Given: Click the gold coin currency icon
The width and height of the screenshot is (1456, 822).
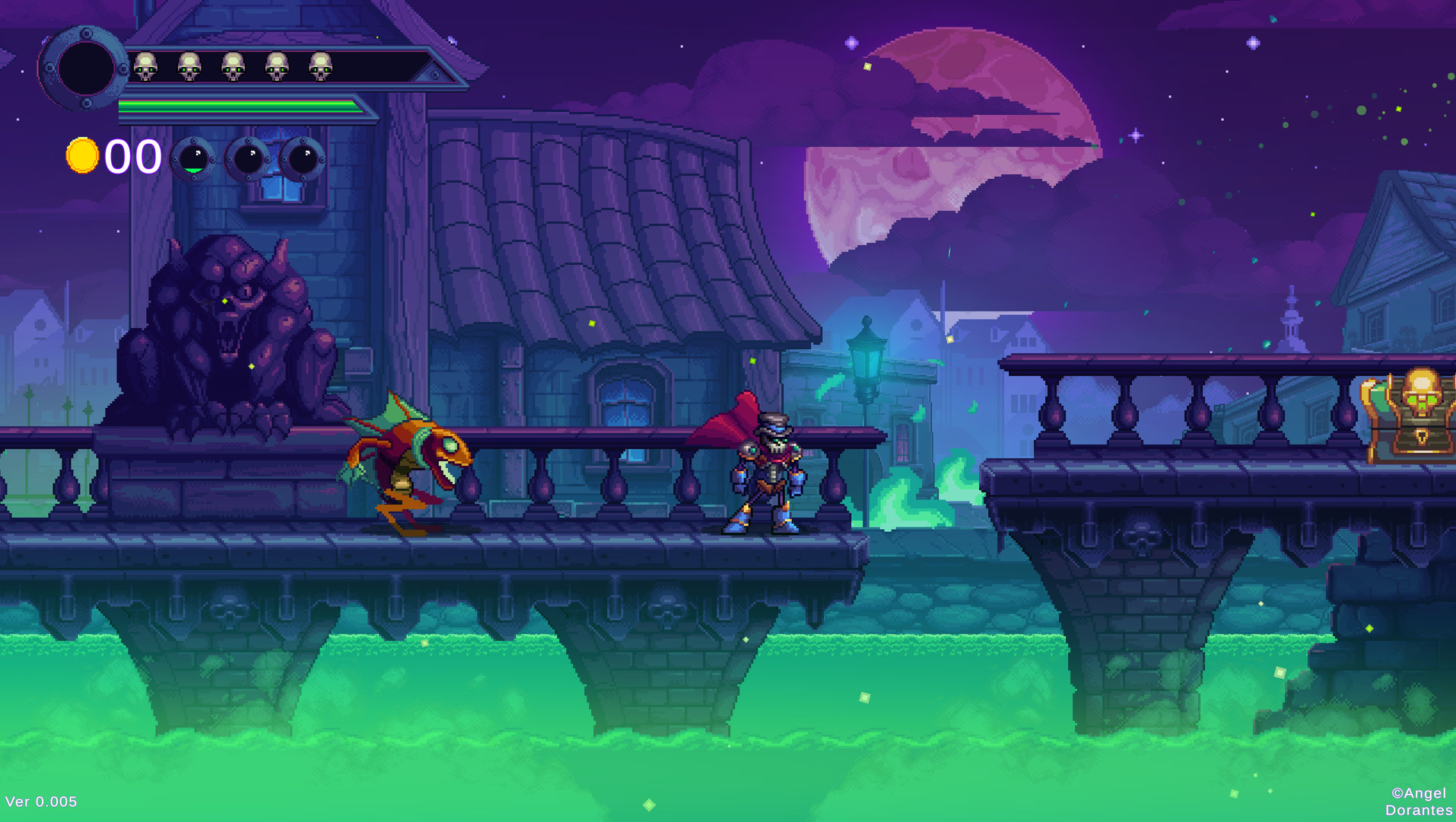Looking at the screenshot, I should pyautogui.click(x=84, y=157).
